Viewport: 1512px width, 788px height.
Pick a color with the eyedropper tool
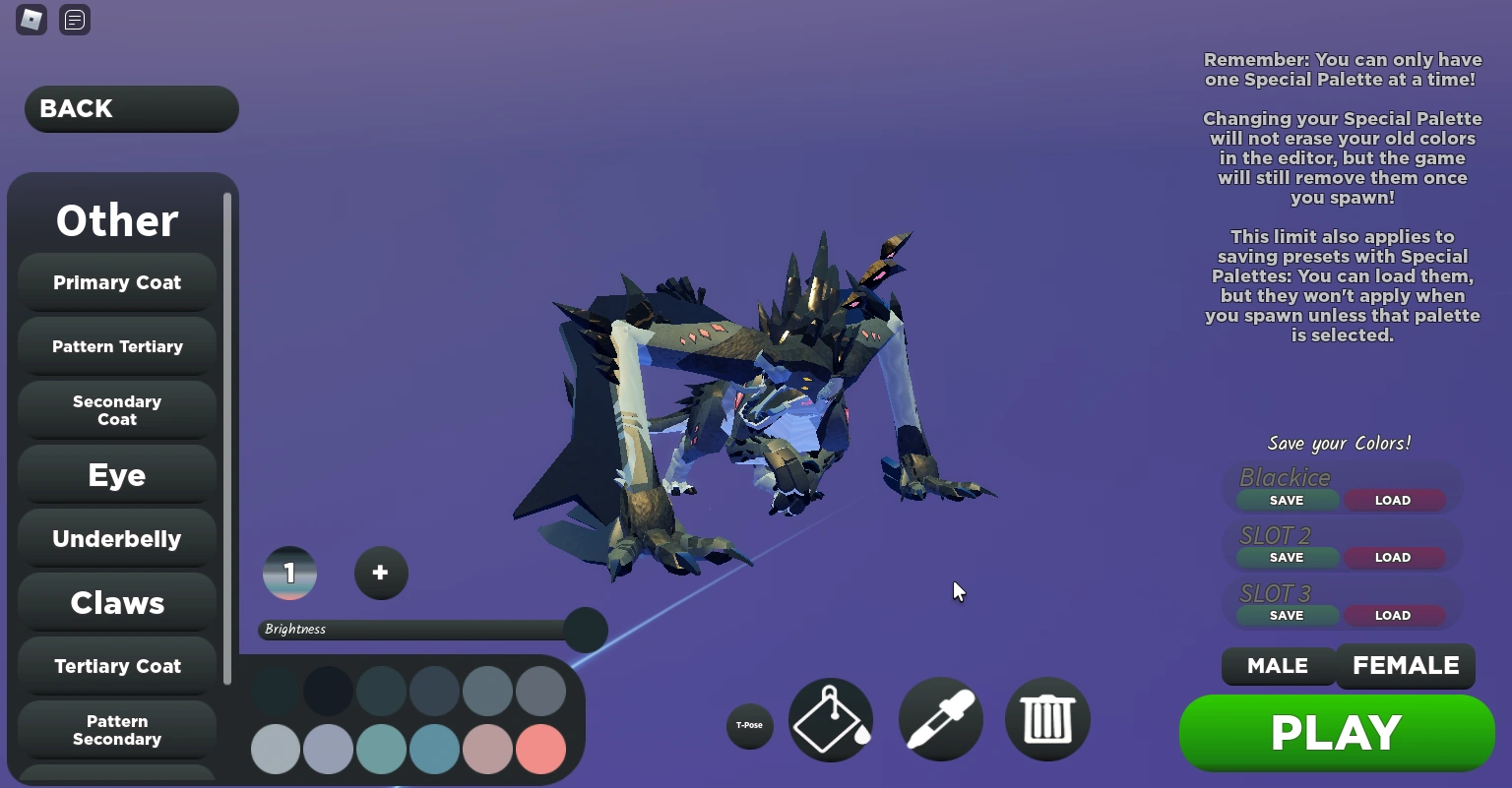point(939,719)
